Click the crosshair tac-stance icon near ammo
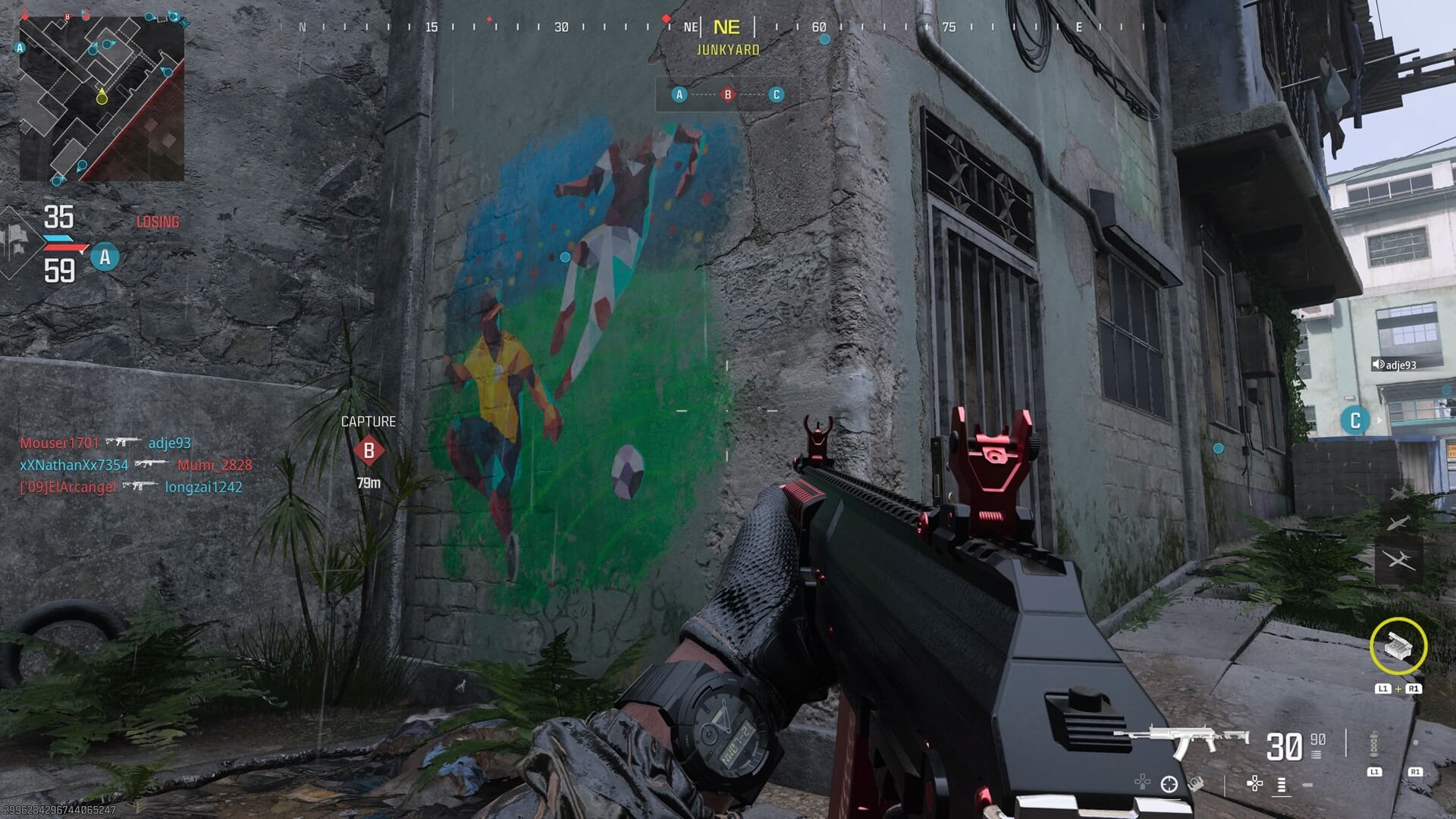Image resolution: width=1456 pixels, height=819 pixels. pyautogui.click(x=1169, y=784)
